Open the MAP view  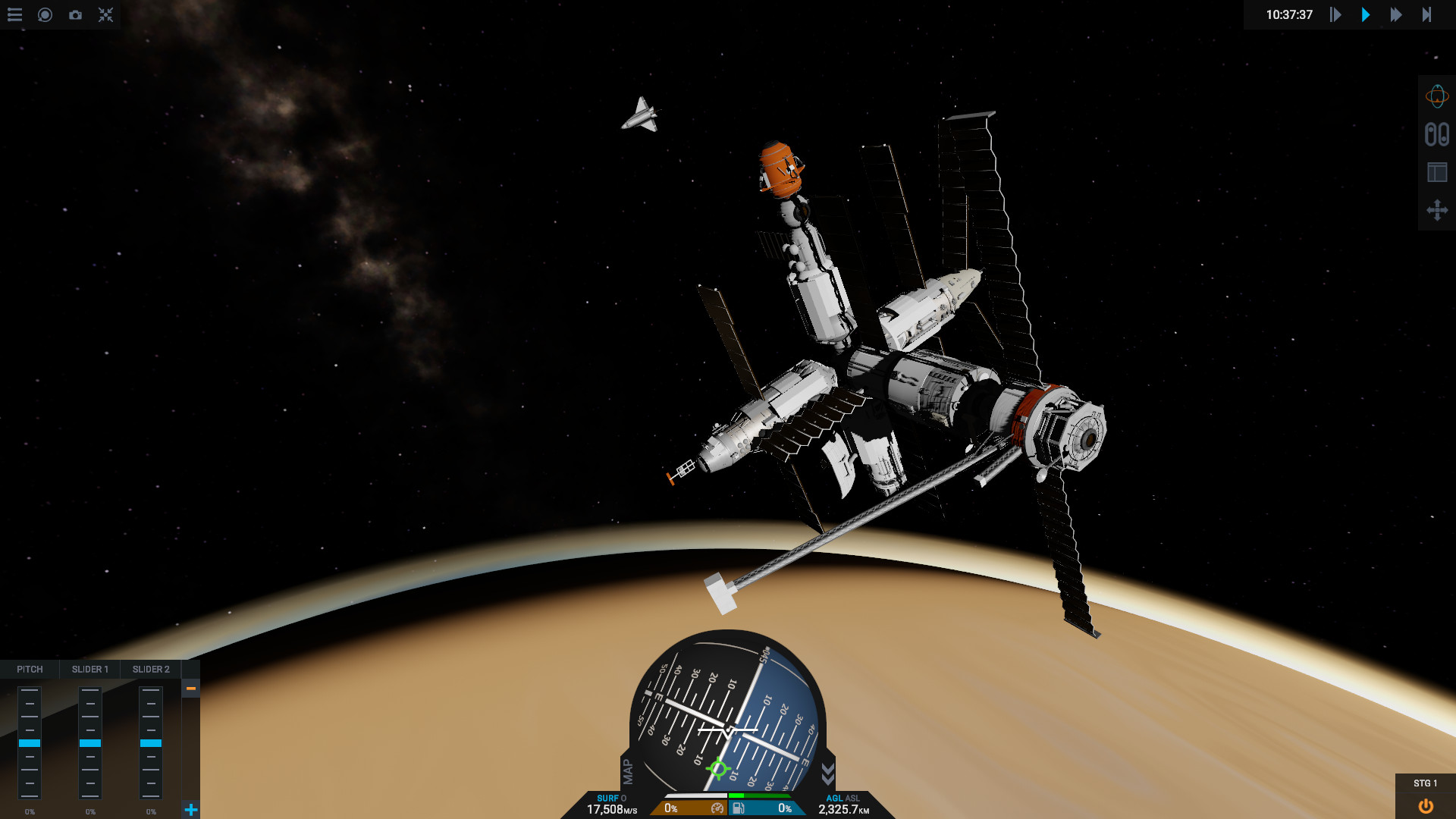tap(626, 773)
